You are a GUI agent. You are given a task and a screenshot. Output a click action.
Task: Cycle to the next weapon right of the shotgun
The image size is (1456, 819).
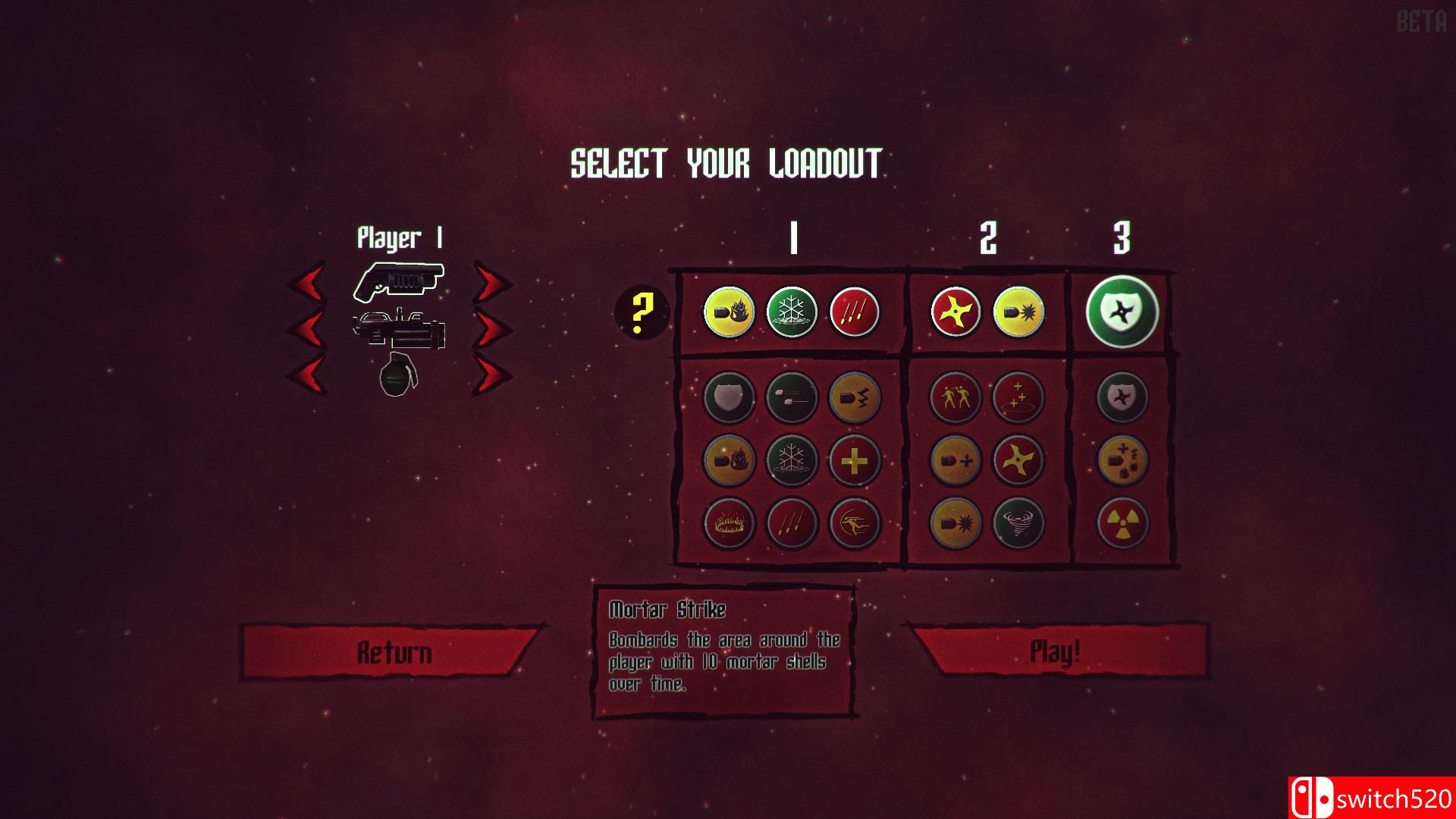(x=492, y=285)
